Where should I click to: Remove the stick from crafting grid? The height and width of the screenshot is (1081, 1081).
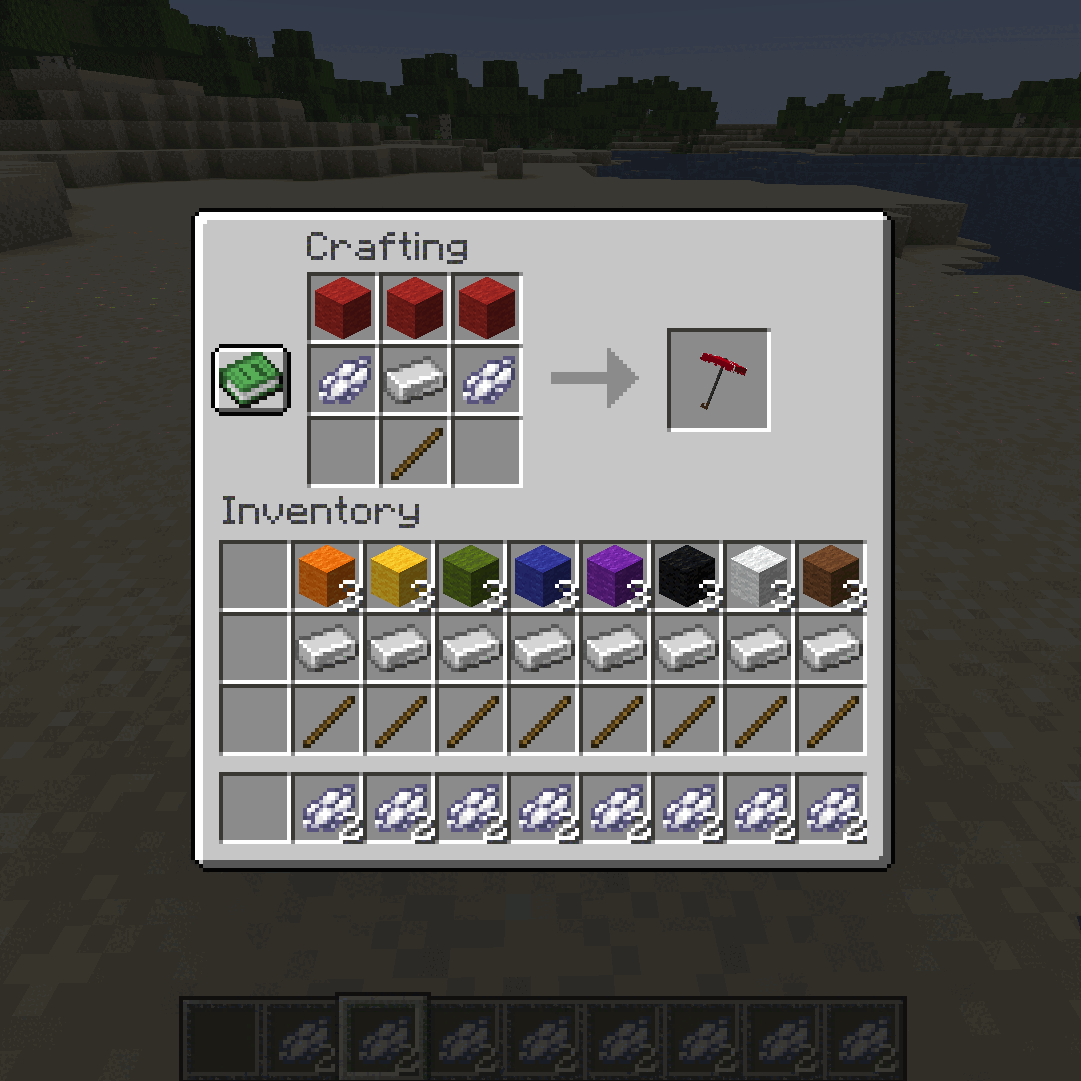pos(415,452)
